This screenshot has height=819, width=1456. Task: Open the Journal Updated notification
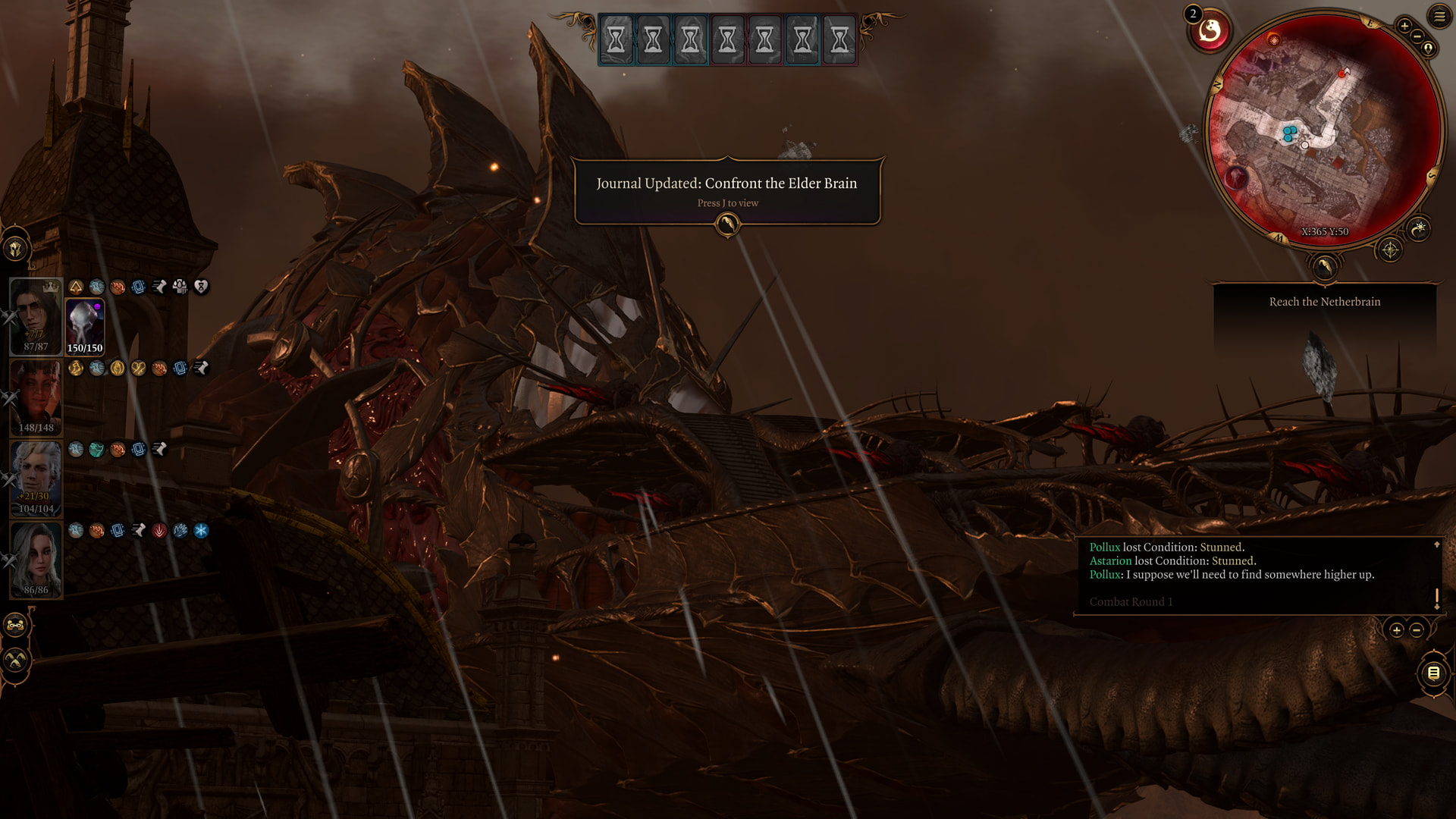(727, 191)
